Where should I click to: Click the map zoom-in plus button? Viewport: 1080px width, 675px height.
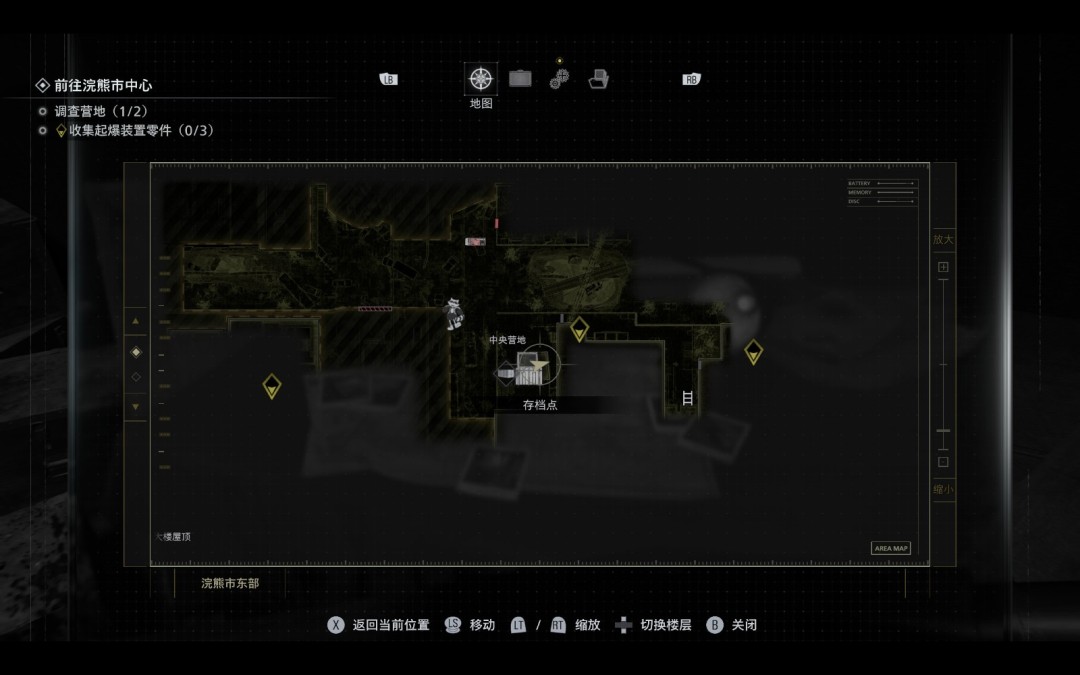(942, 268)
